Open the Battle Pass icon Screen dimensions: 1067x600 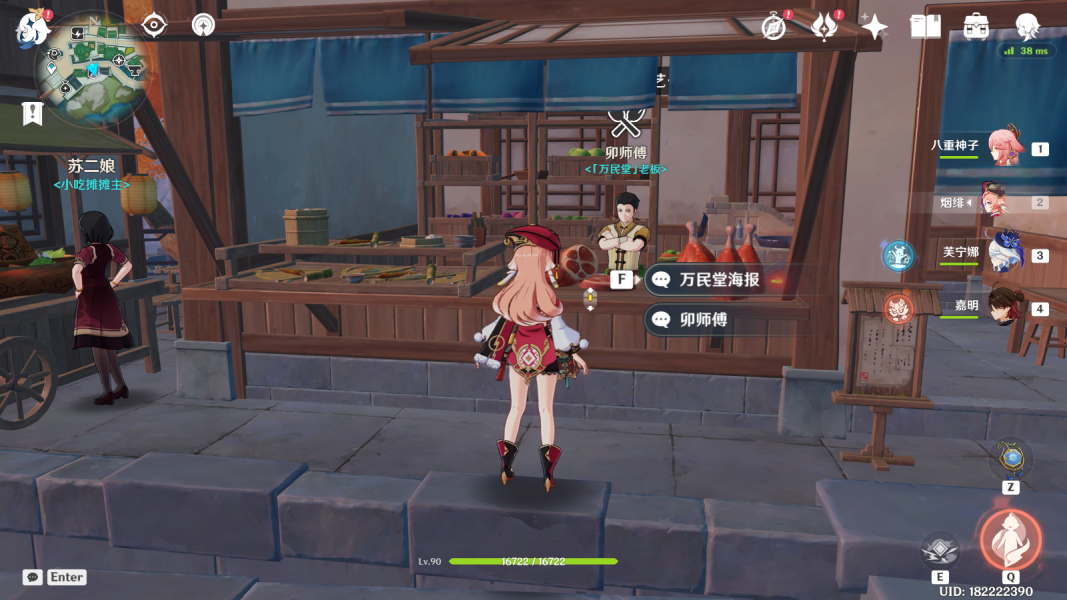(823, 27)
